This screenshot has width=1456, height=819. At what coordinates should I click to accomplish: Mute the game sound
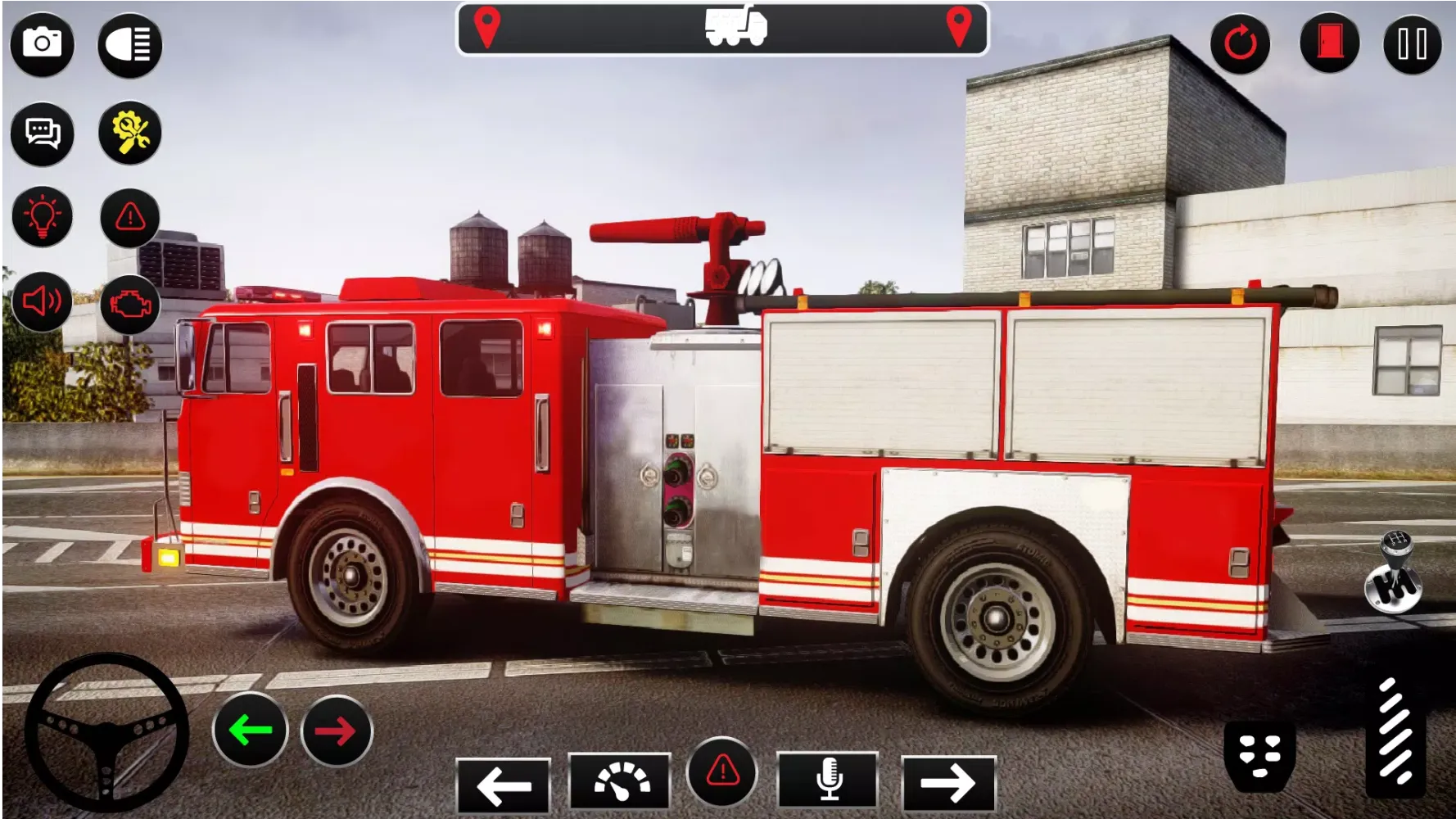click(x=43, y=301)
